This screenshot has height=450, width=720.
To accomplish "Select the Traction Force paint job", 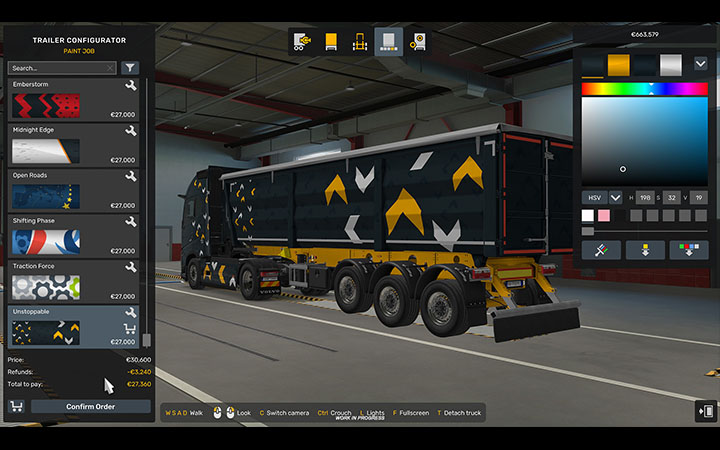I will pos(73,282).
